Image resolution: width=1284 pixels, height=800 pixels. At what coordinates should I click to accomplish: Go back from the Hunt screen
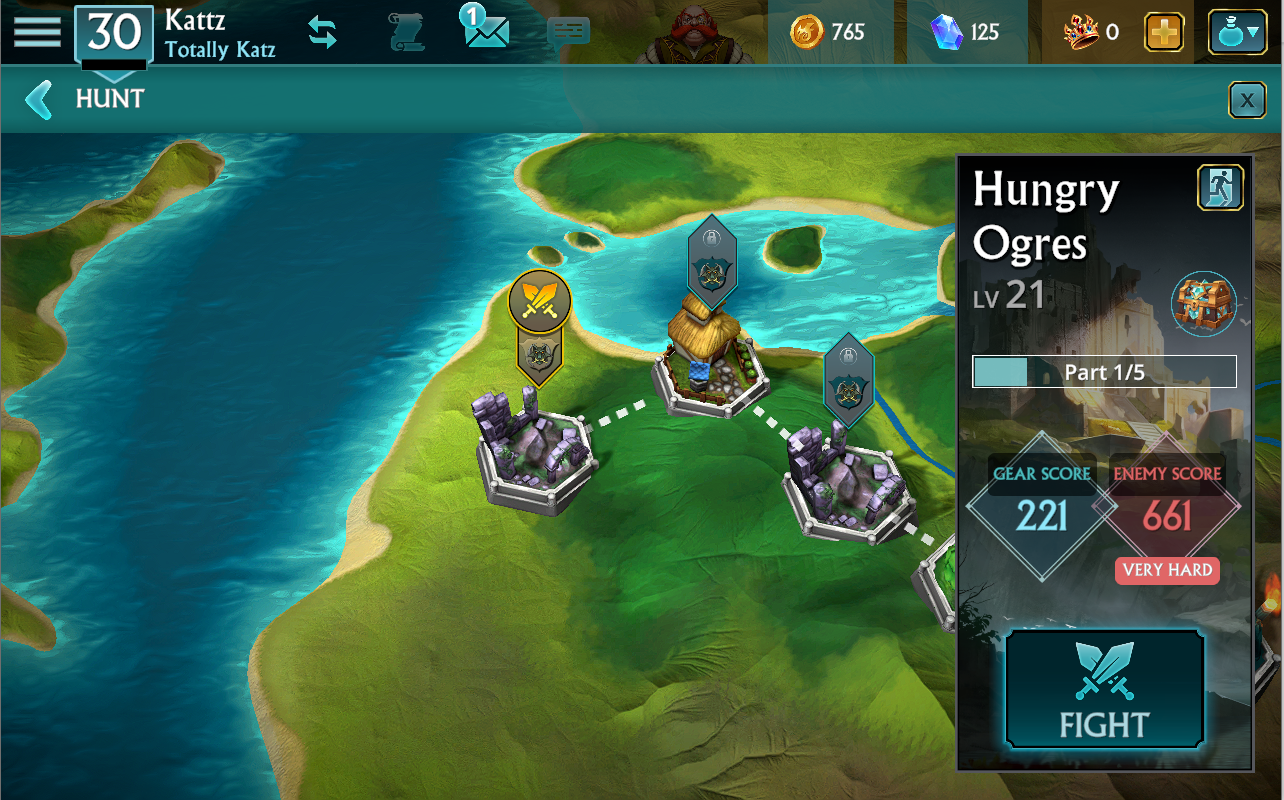tap(39, 99)
